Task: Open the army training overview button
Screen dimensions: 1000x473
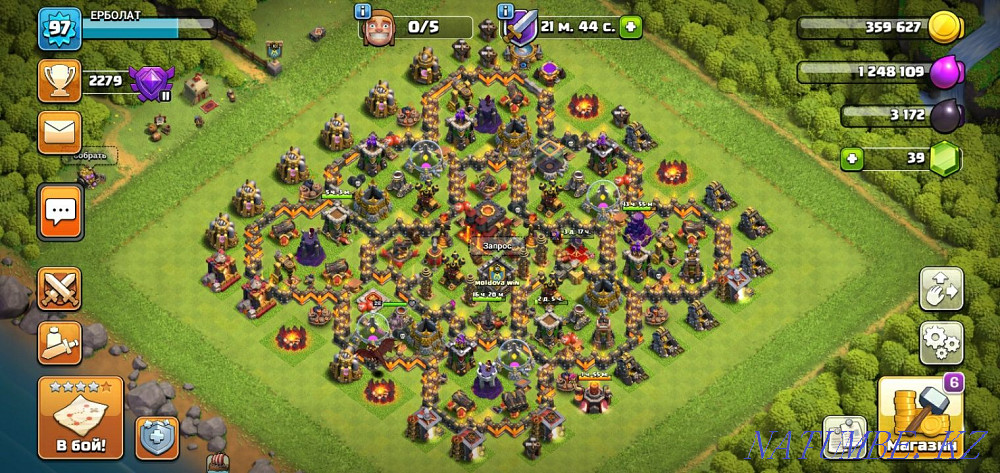Action: coord(59,342)
